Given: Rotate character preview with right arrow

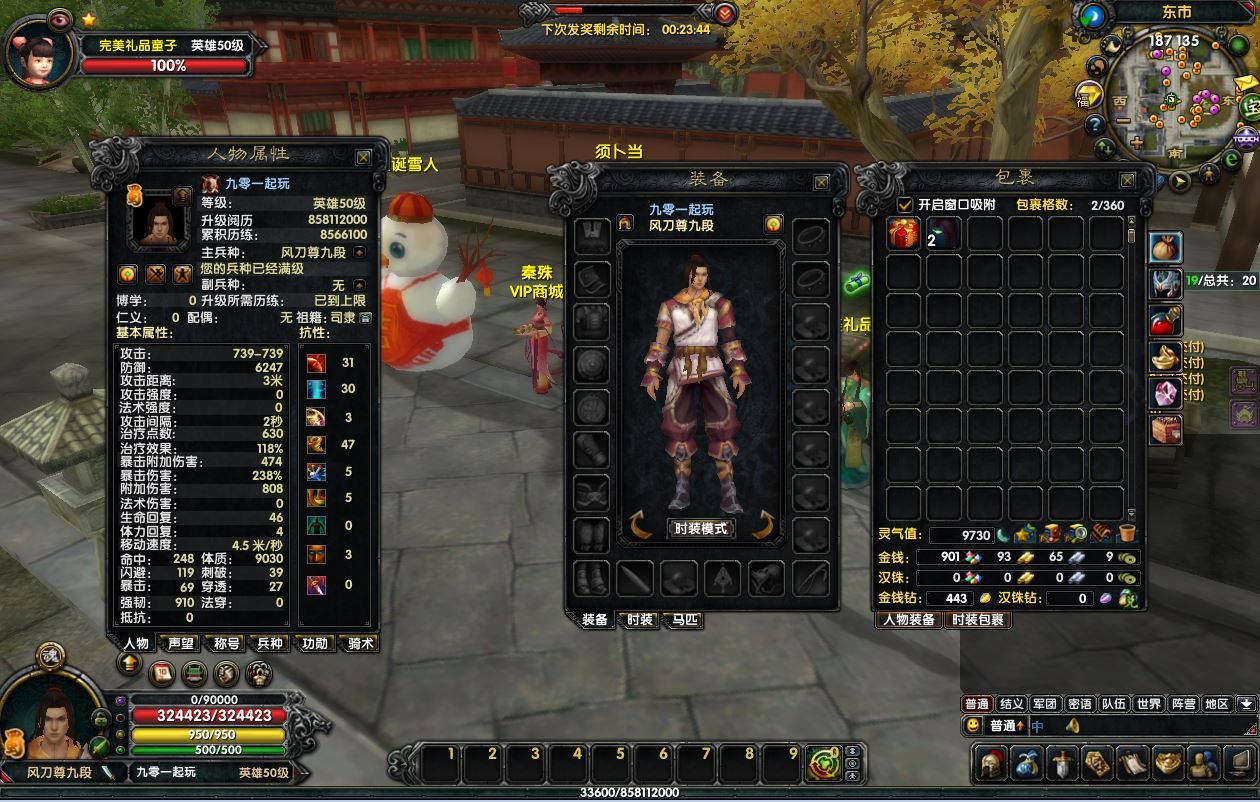Looking at the screenshot, I should pos(765,525).
